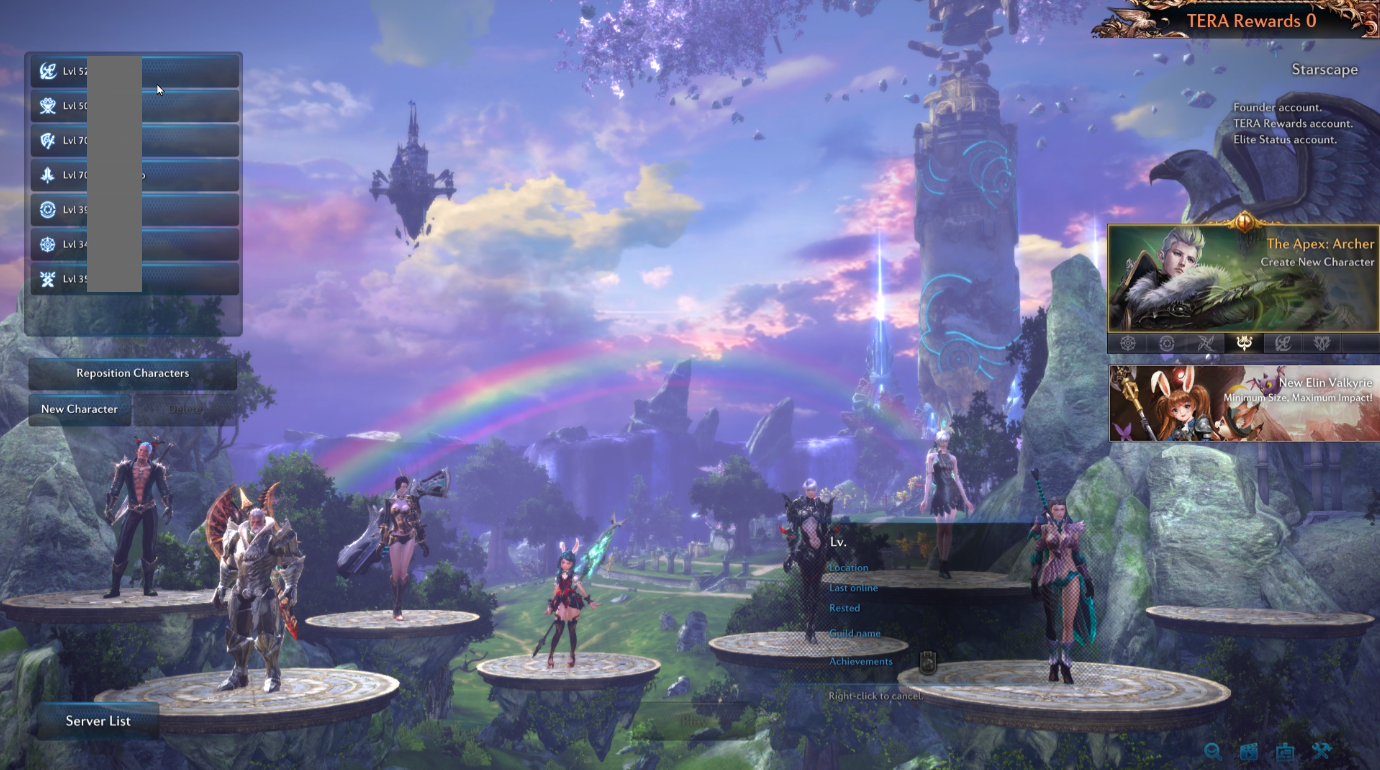Toggle the highlighted trident class banner thumbnail
The image size is (1380, 770).
coord(1245,343)
